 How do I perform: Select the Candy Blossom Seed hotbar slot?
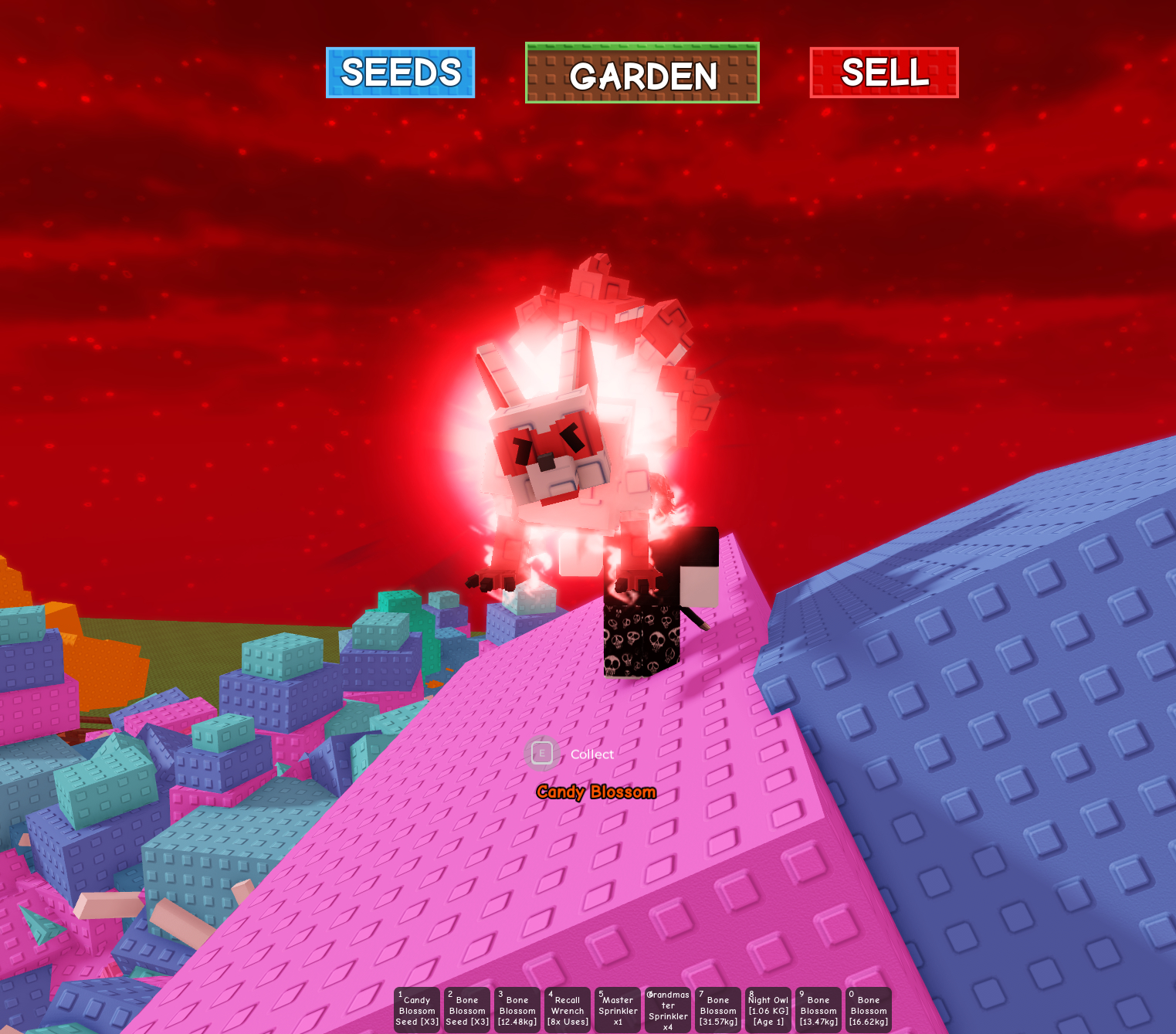point(417,1010)
